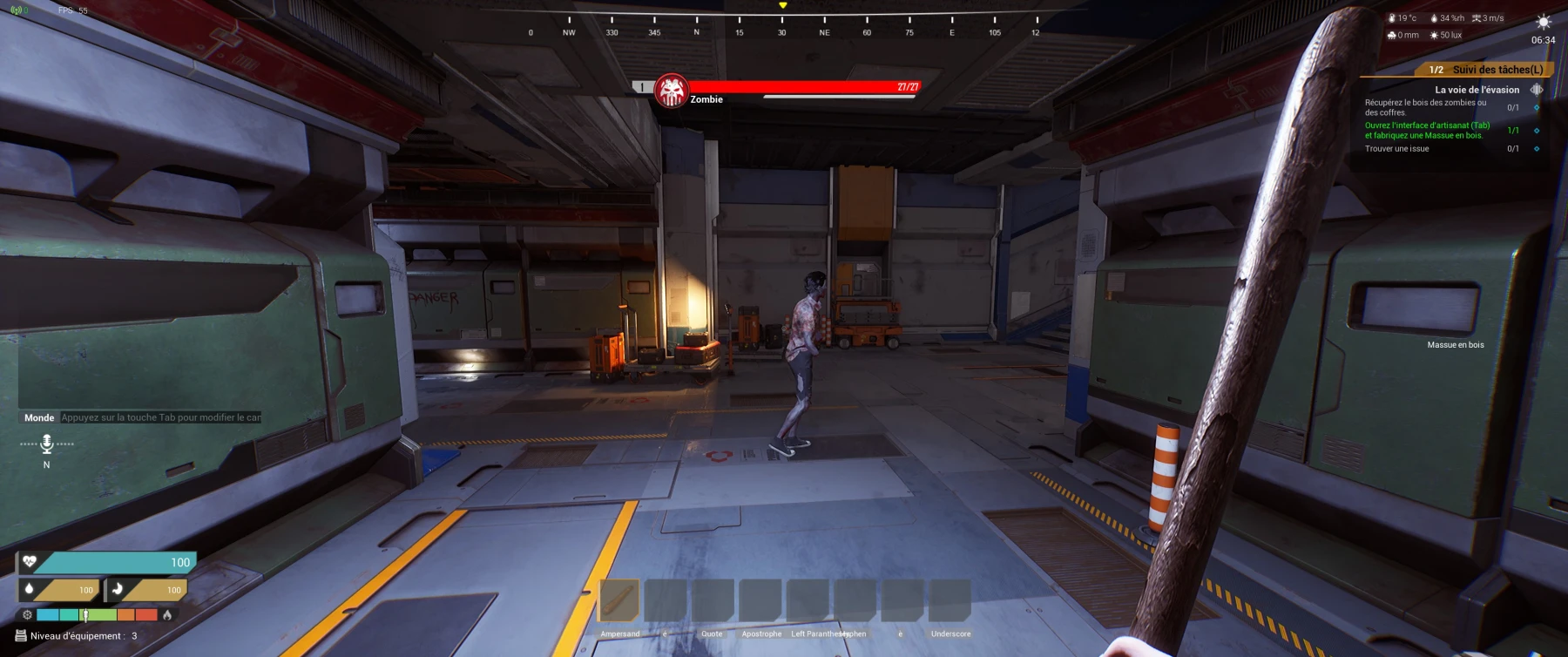Choose the Récupérez le bois des zombies objective
1568x657 pixels.
[x=1425, y=107]
